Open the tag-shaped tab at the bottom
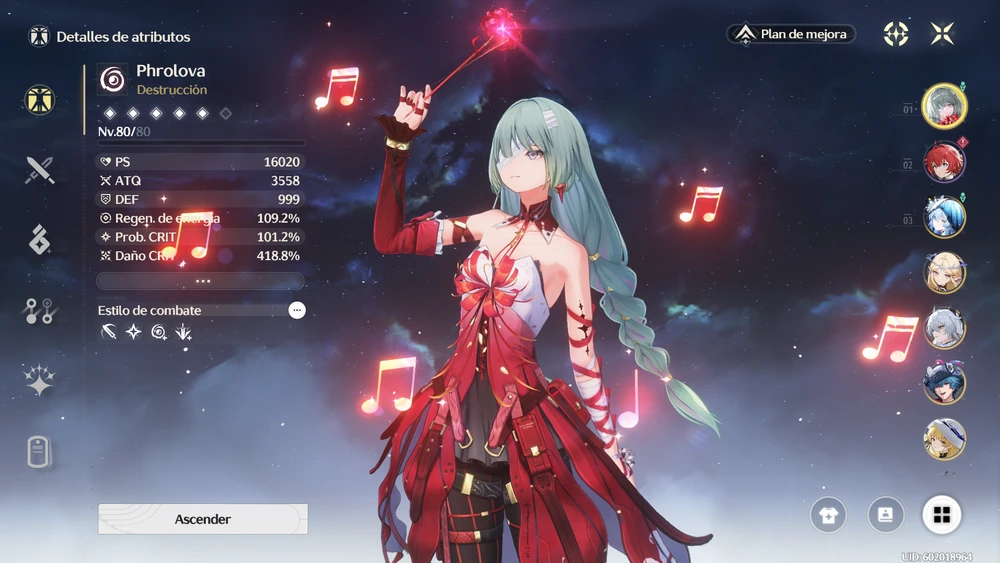The width and height of the screenshot is (1000, 563). (x=39, y=452)
